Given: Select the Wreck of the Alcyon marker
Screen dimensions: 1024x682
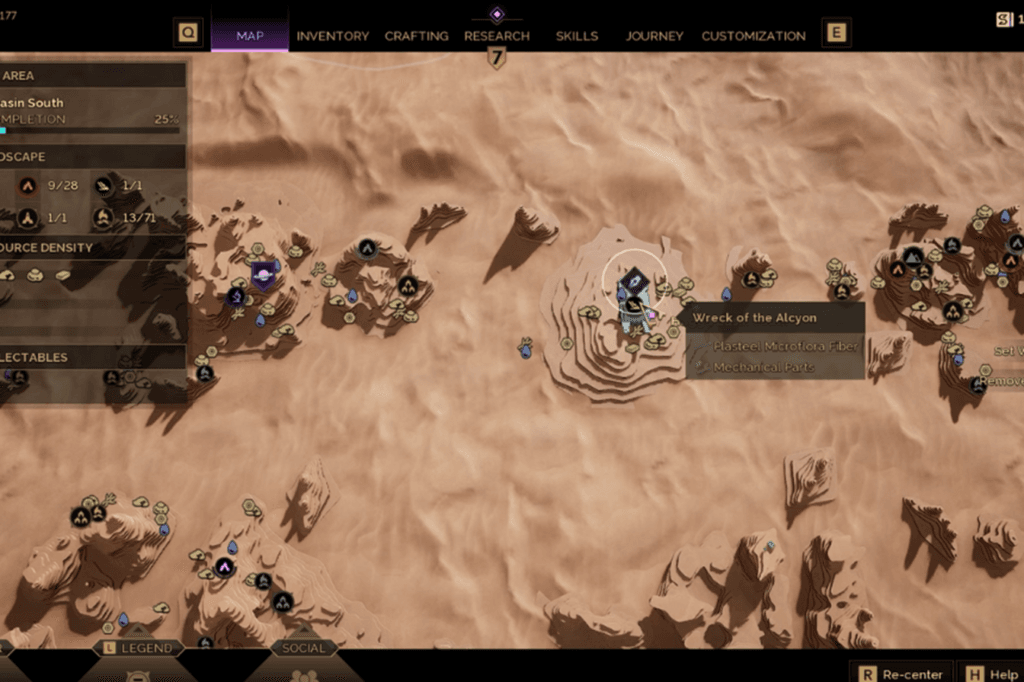Looking at the screenshot, I should point(634,284).
